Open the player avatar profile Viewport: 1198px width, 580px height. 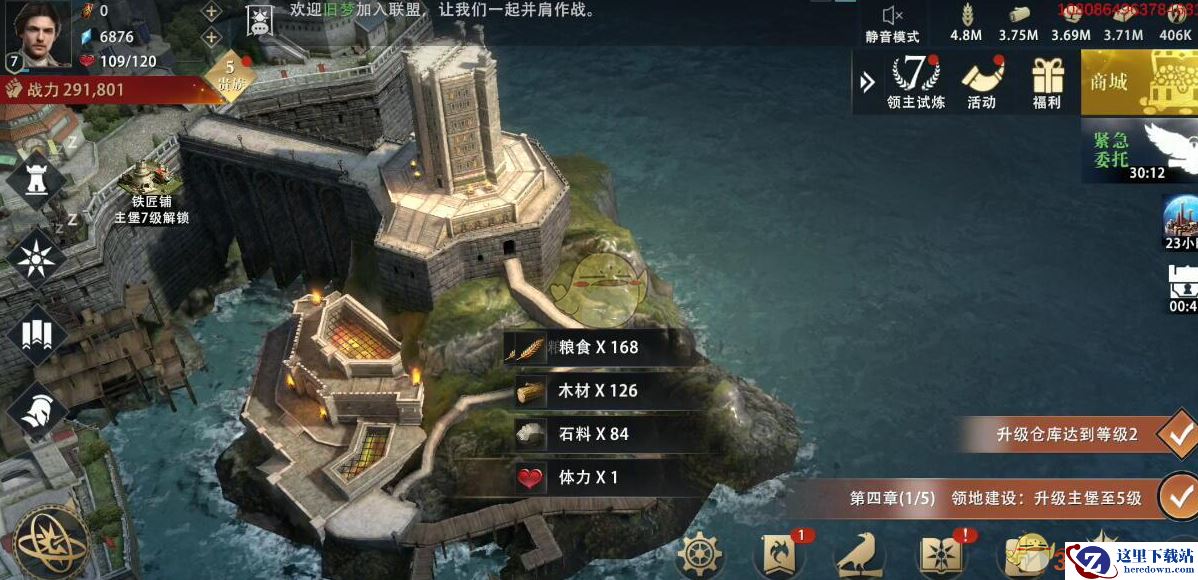[x=38, y=32]
